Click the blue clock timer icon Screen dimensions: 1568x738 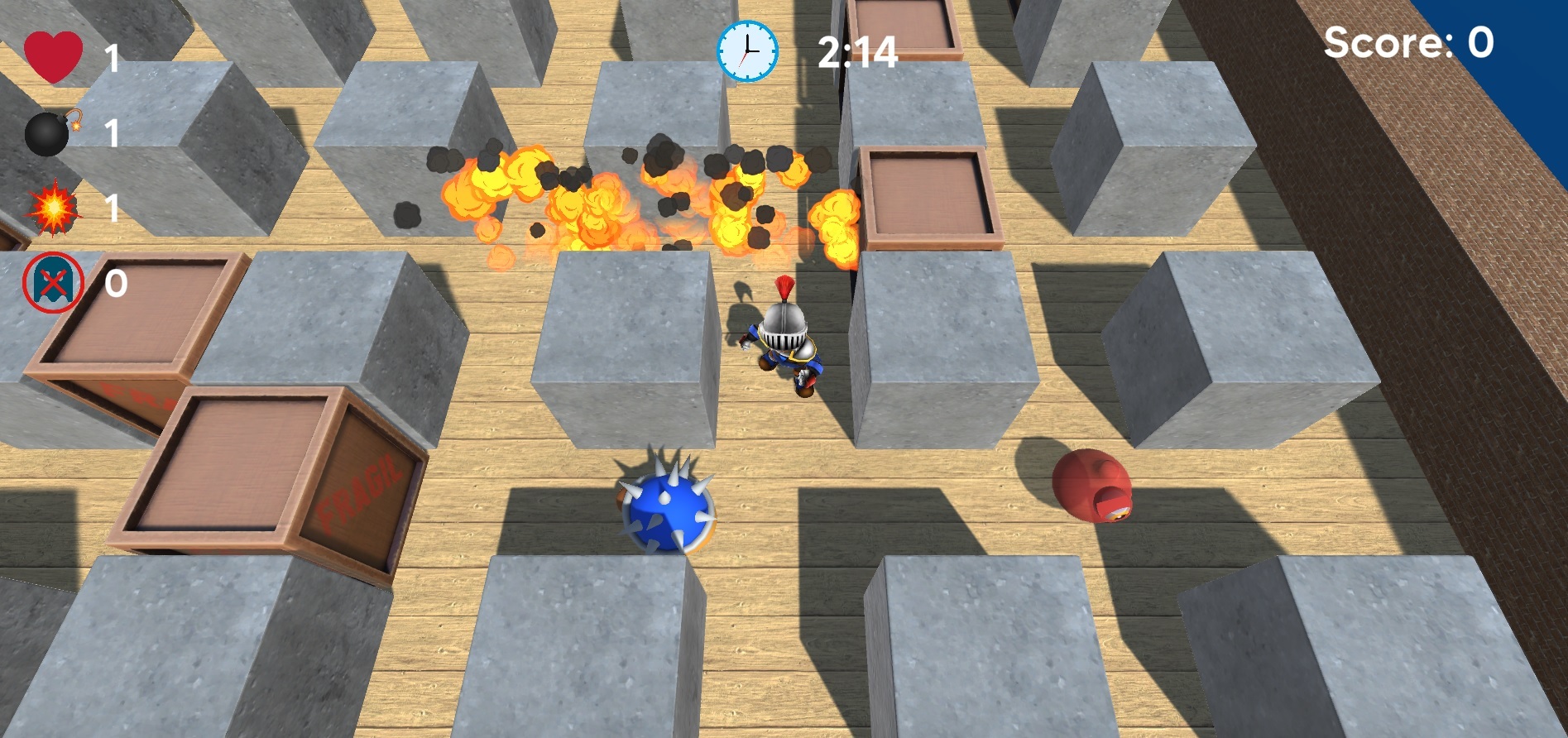click(746, 50)
